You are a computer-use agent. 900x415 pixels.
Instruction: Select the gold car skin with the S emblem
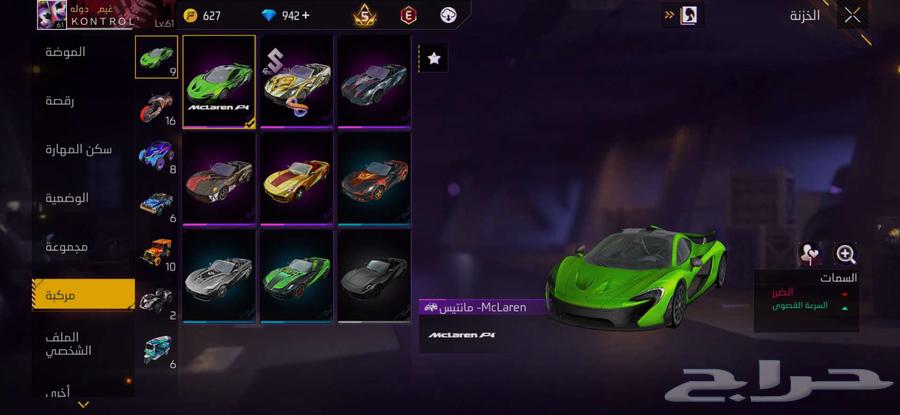tap(296, 82)
